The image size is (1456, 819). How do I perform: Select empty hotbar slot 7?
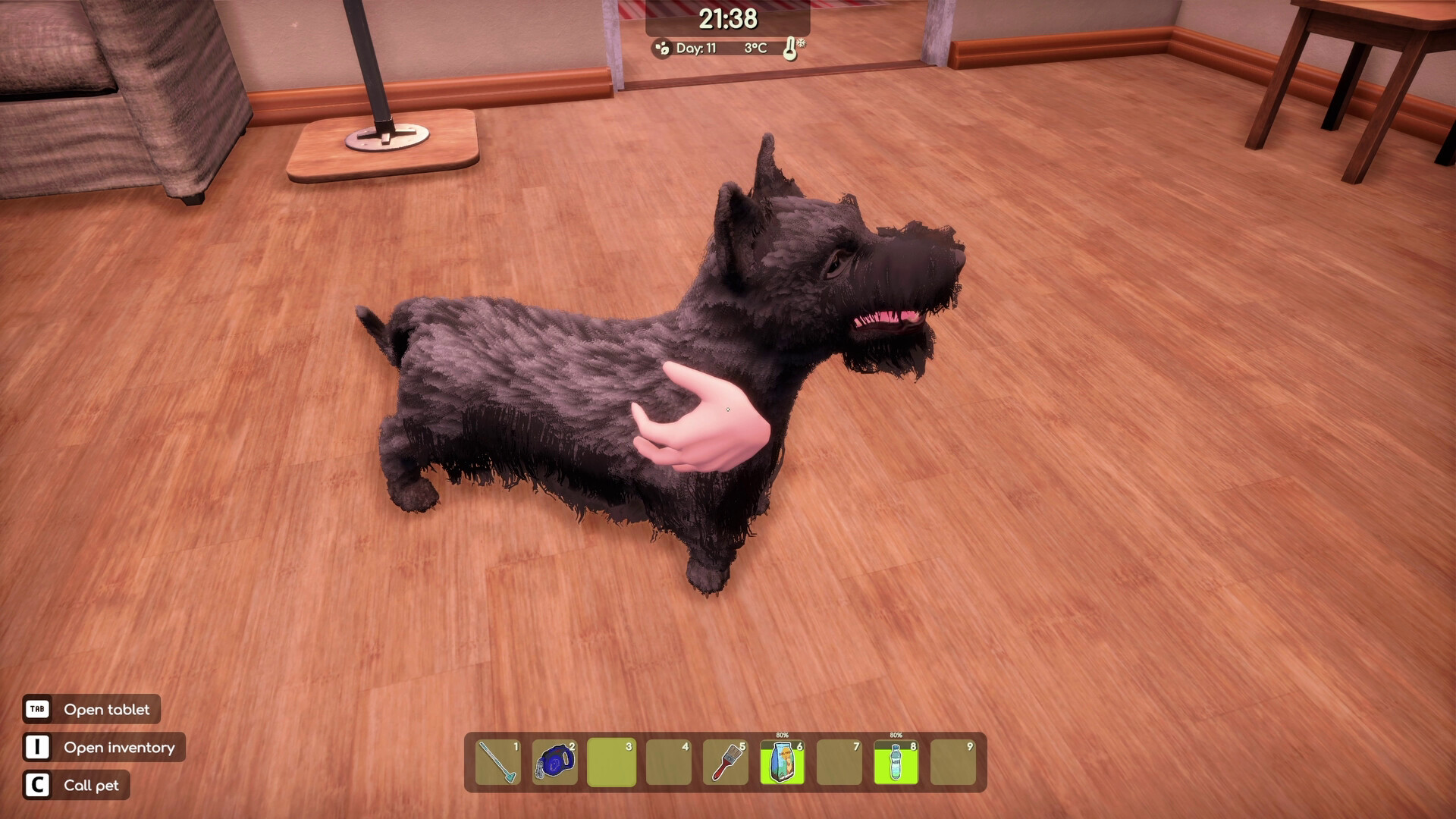point(839,763)
